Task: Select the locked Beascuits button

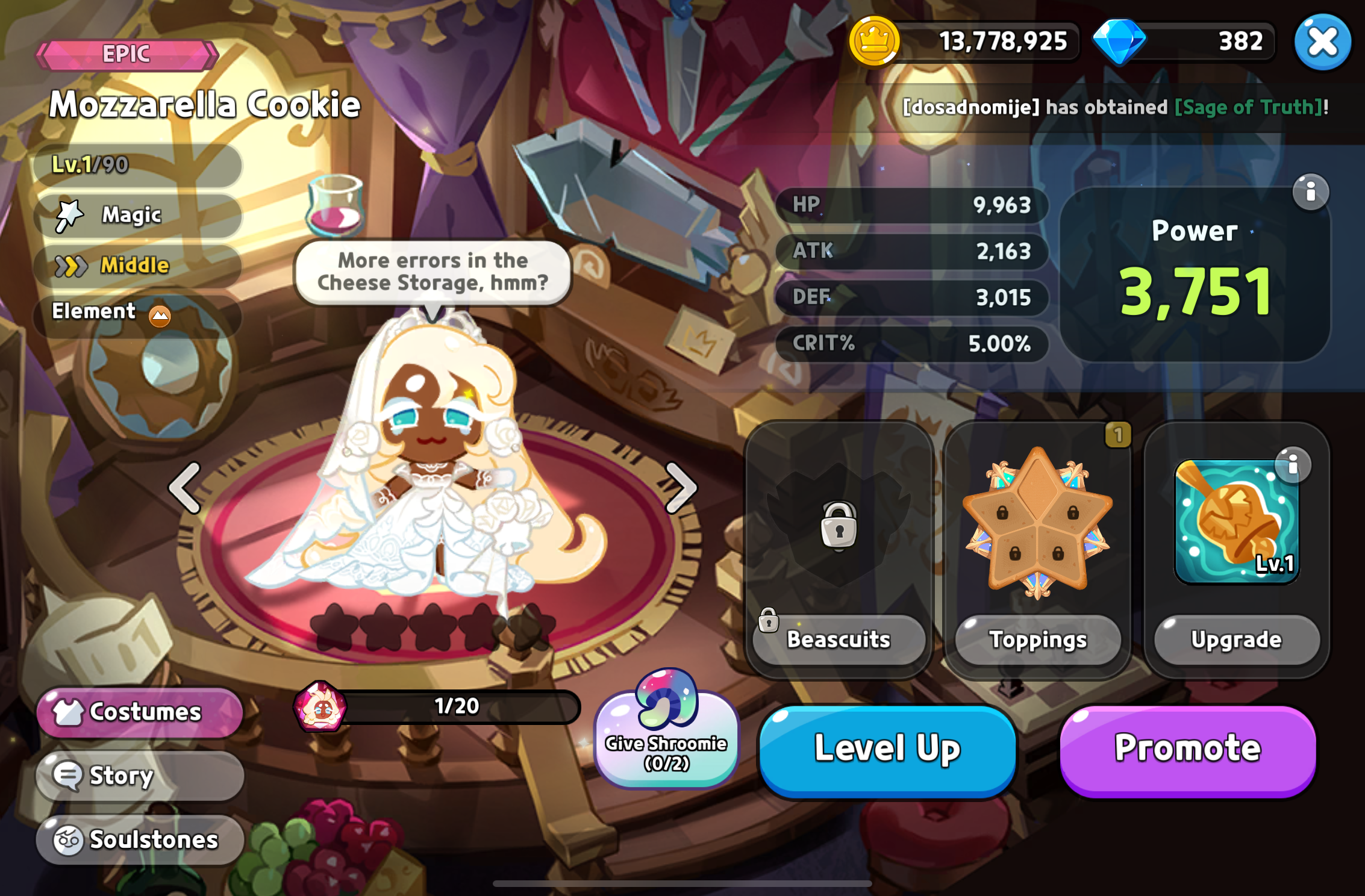Action: coord(838,639)
